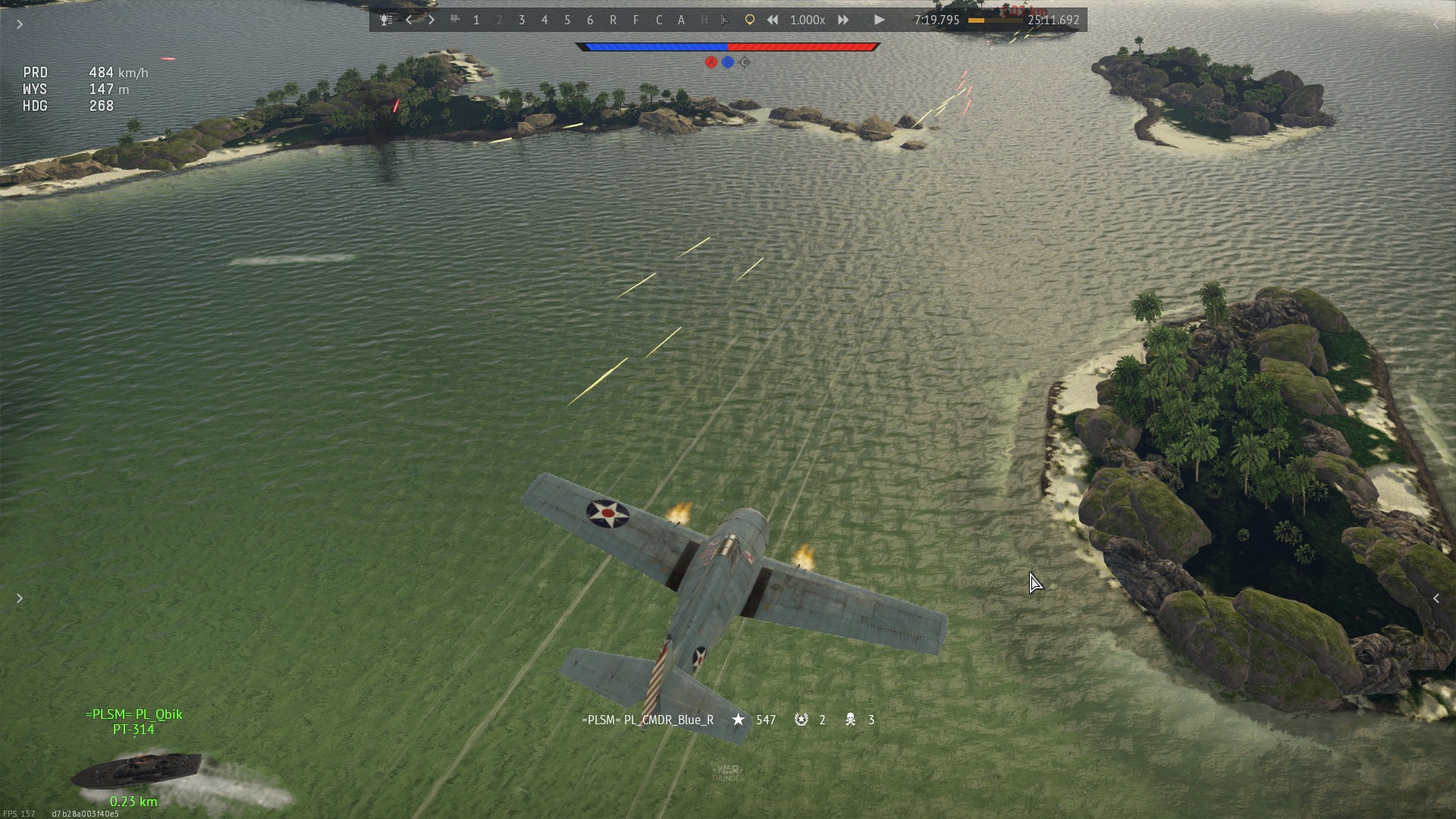Screen dimensions: 1456x819
Task: Switch to the F camera mode
Action: tap(635, 20)
